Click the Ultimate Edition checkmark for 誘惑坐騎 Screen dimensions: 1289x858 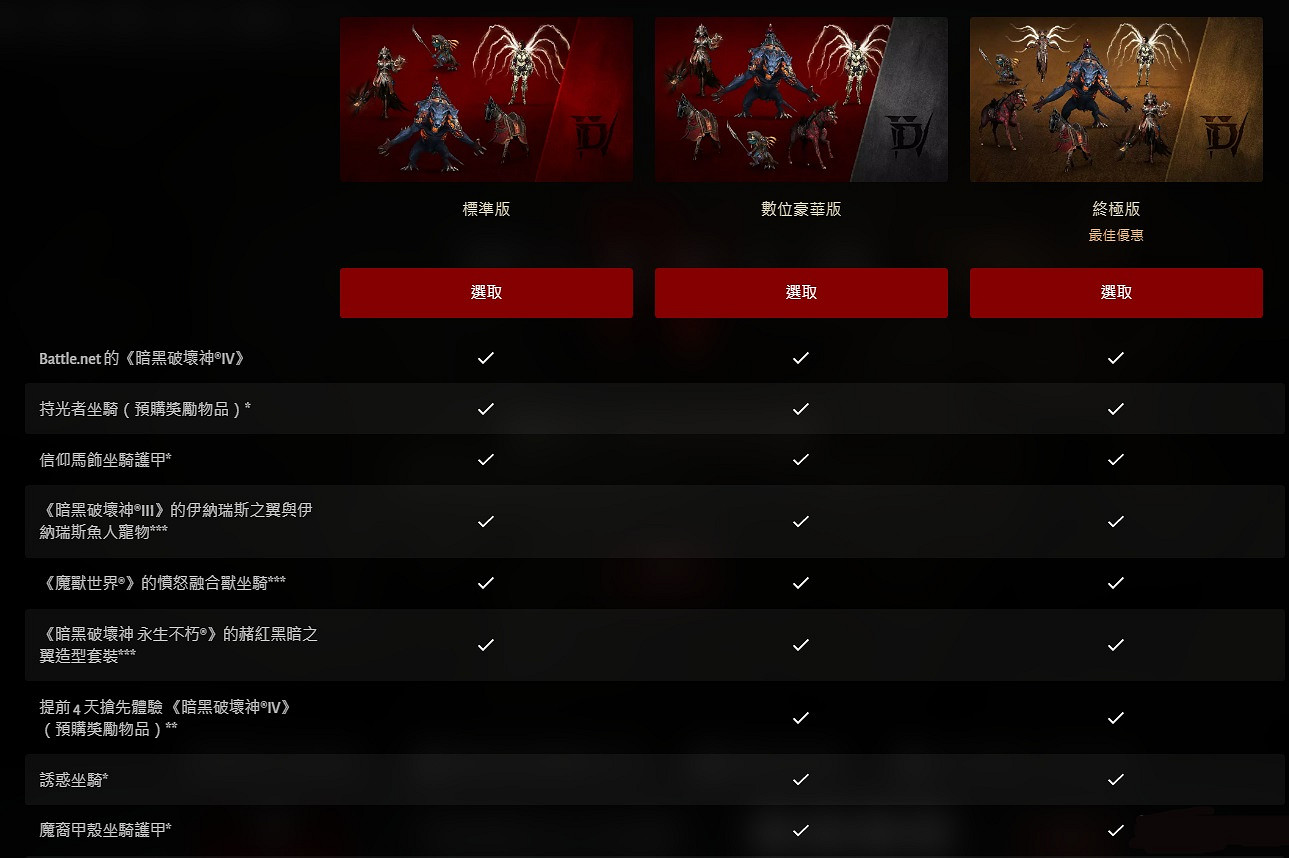(x=1116, y=780)
